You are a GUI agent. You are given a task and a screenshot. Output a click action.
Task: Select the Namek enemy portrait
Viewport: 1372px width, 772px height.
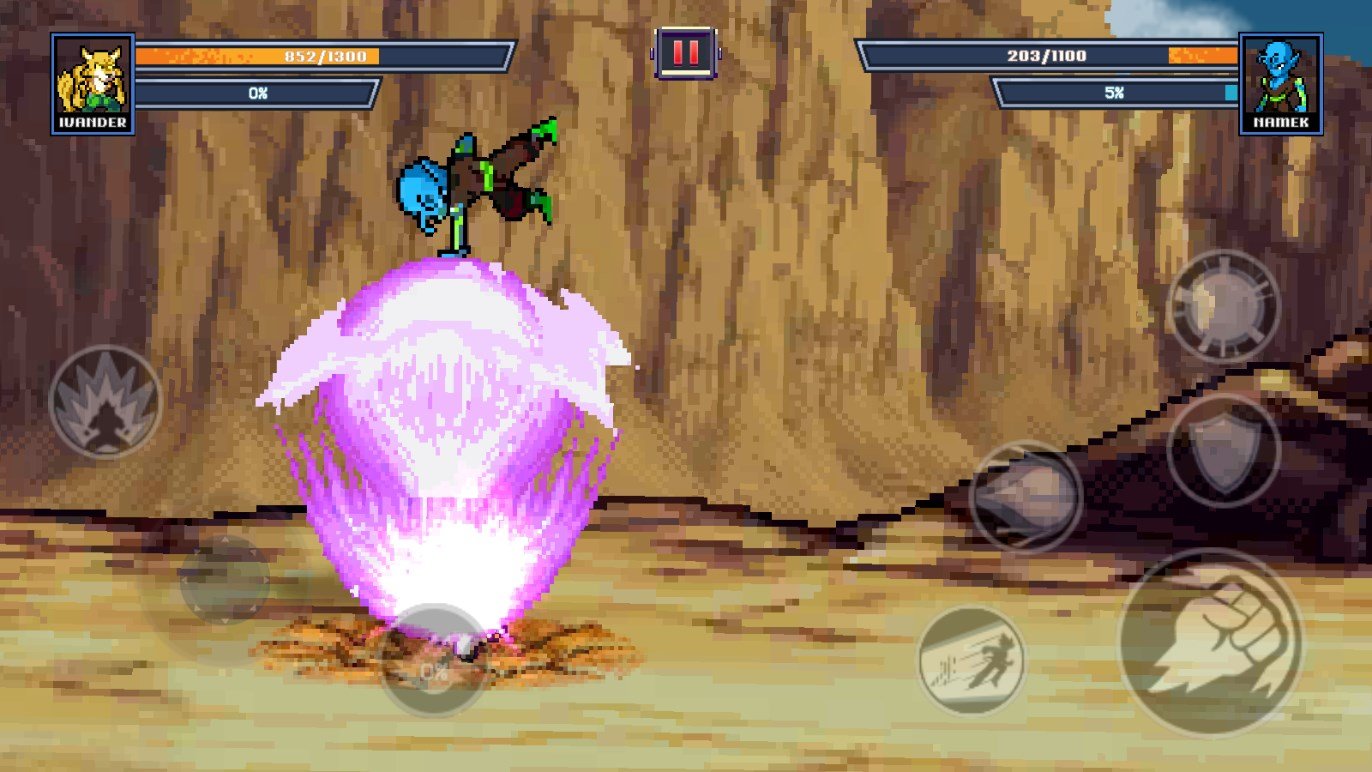click(x=1281, y=84)
